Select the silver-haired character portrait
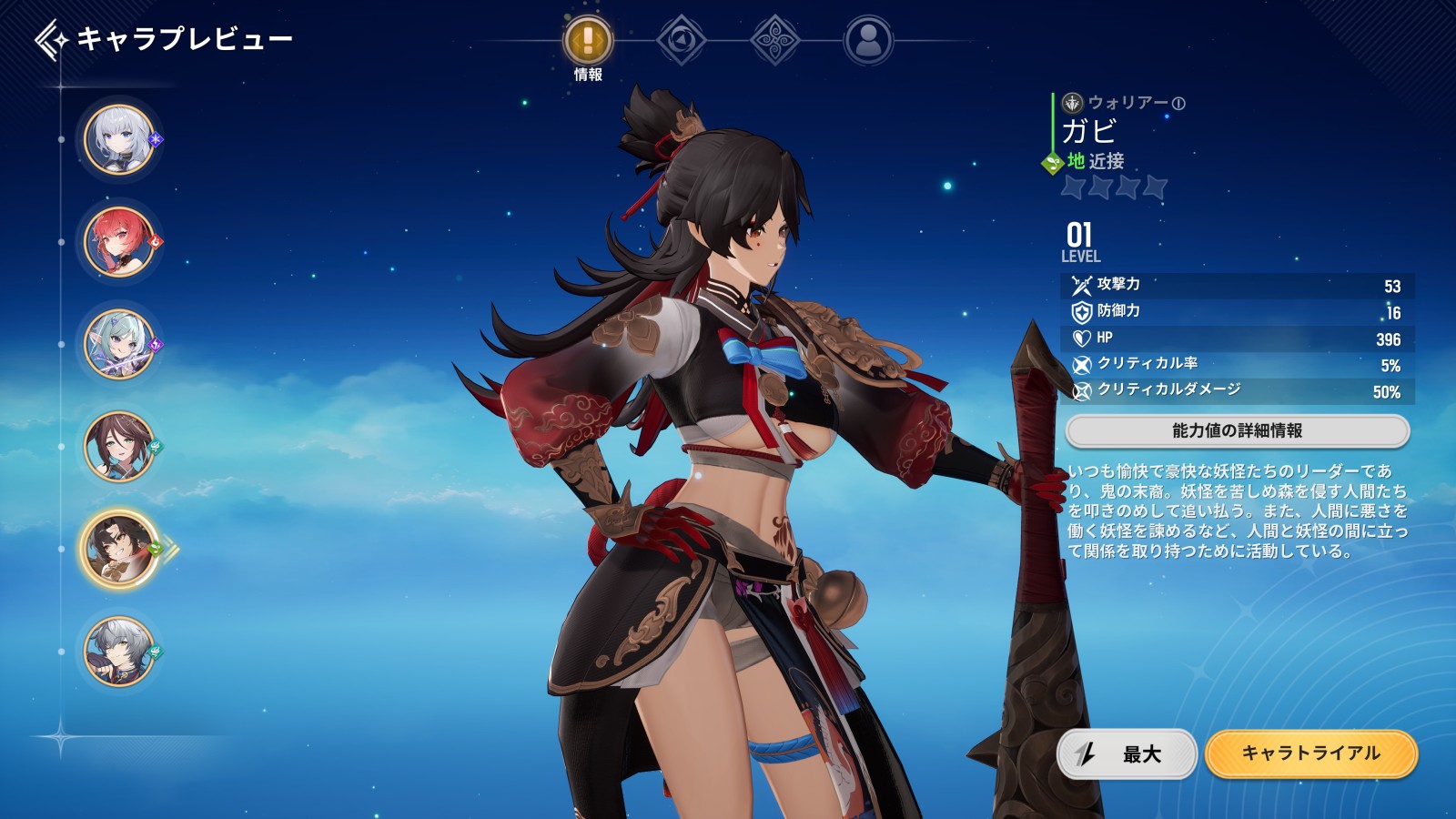The width and height of the screenshot is (1456, 819). [x=119, y=139]
